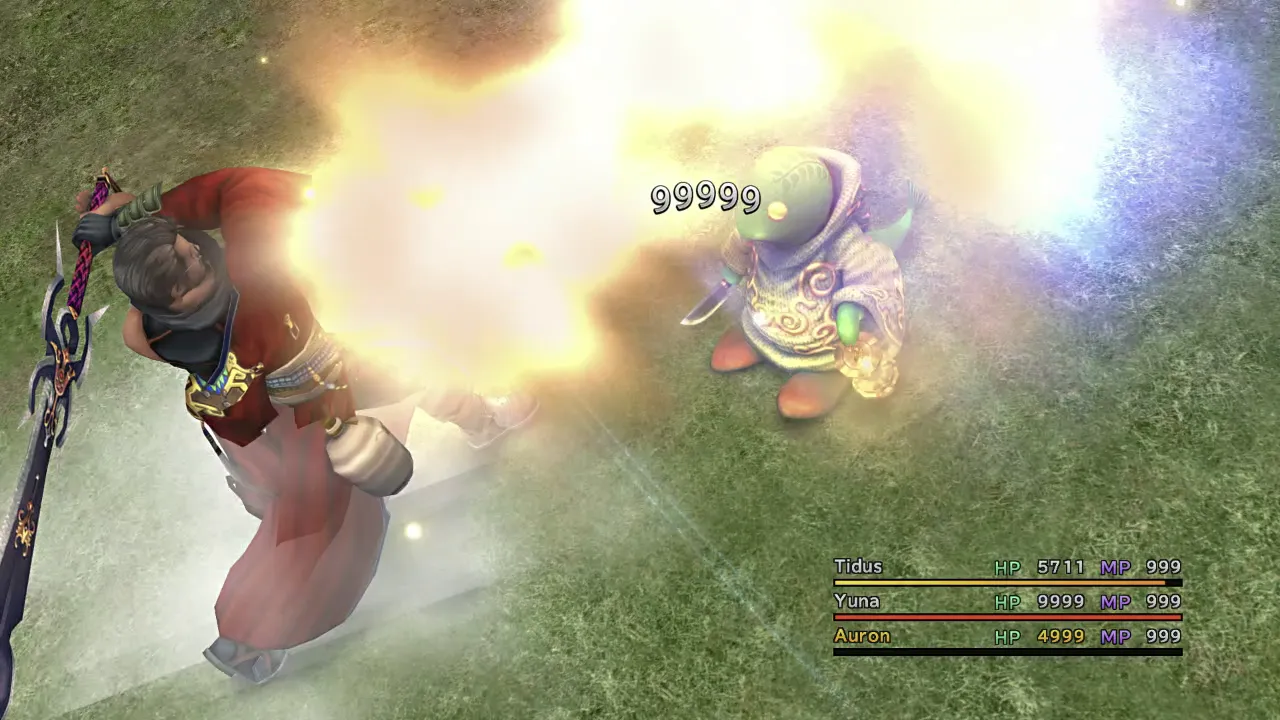This screenshot has width=1280, height=720.
Task: Click Tidus's yellow HP bar
Action: point(1000,582)
